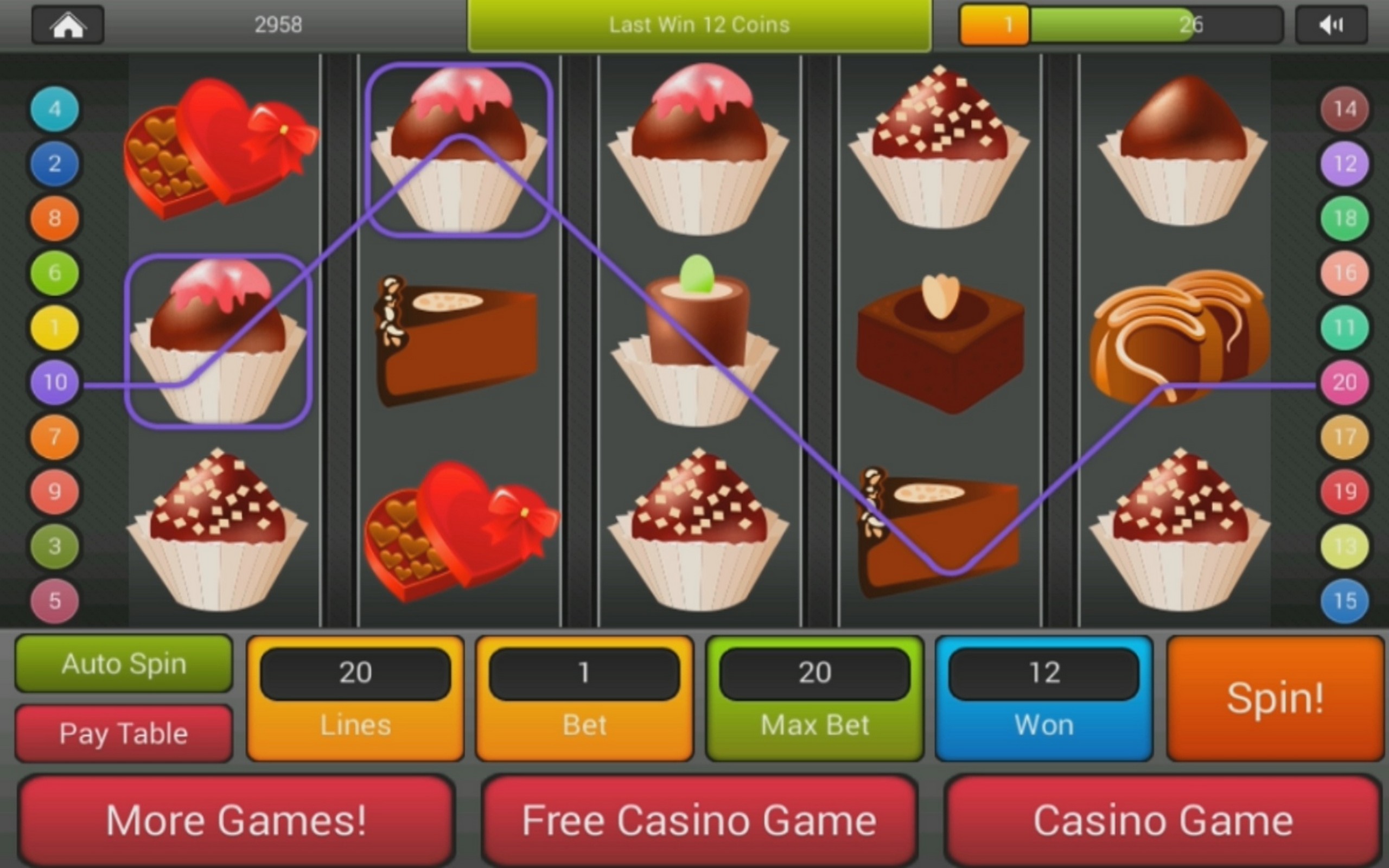
Task: Toggle Auto Spin mode
Action: (x=123, y=663)
